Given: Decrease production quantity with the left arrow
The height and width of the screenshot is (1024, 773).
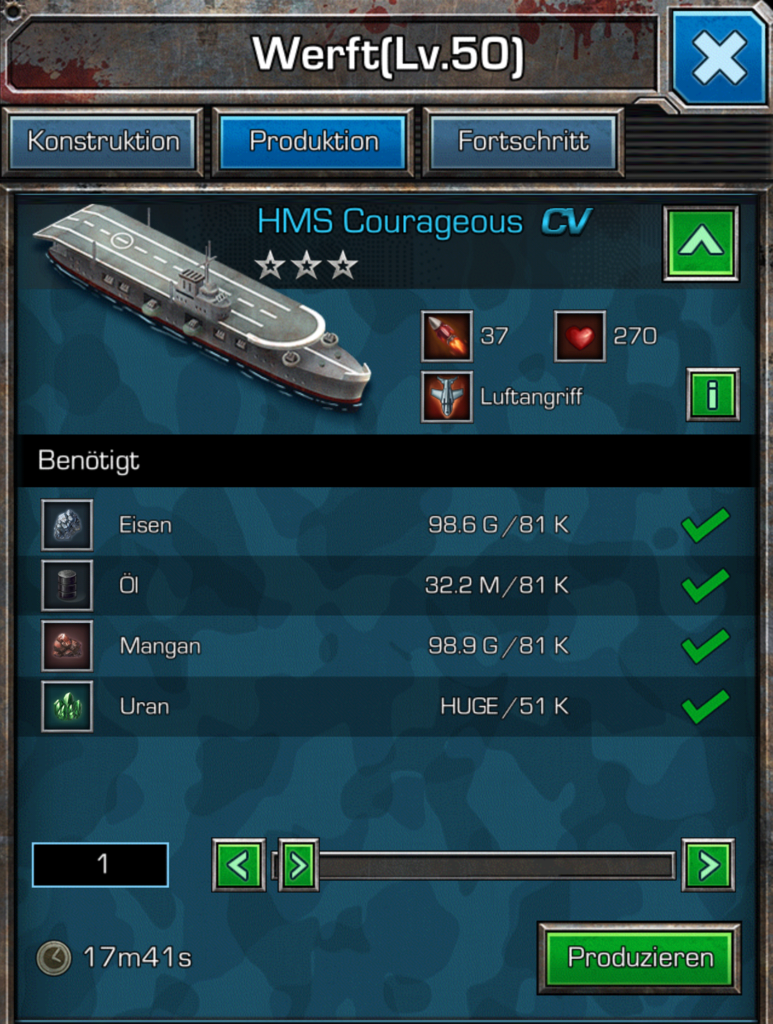Looking at the screenshot, I should click(x=238, y=865).
